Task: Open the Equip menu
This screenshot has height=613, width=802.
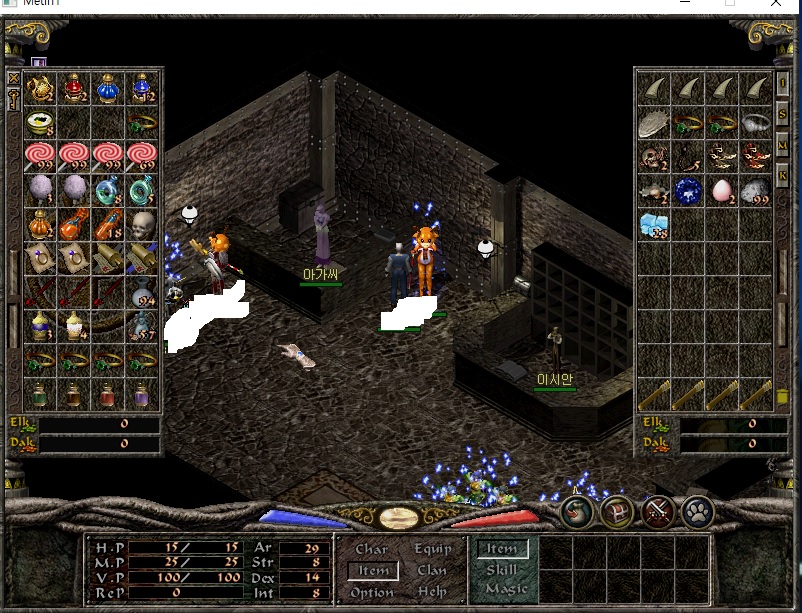Action: (x=432, y=549)
